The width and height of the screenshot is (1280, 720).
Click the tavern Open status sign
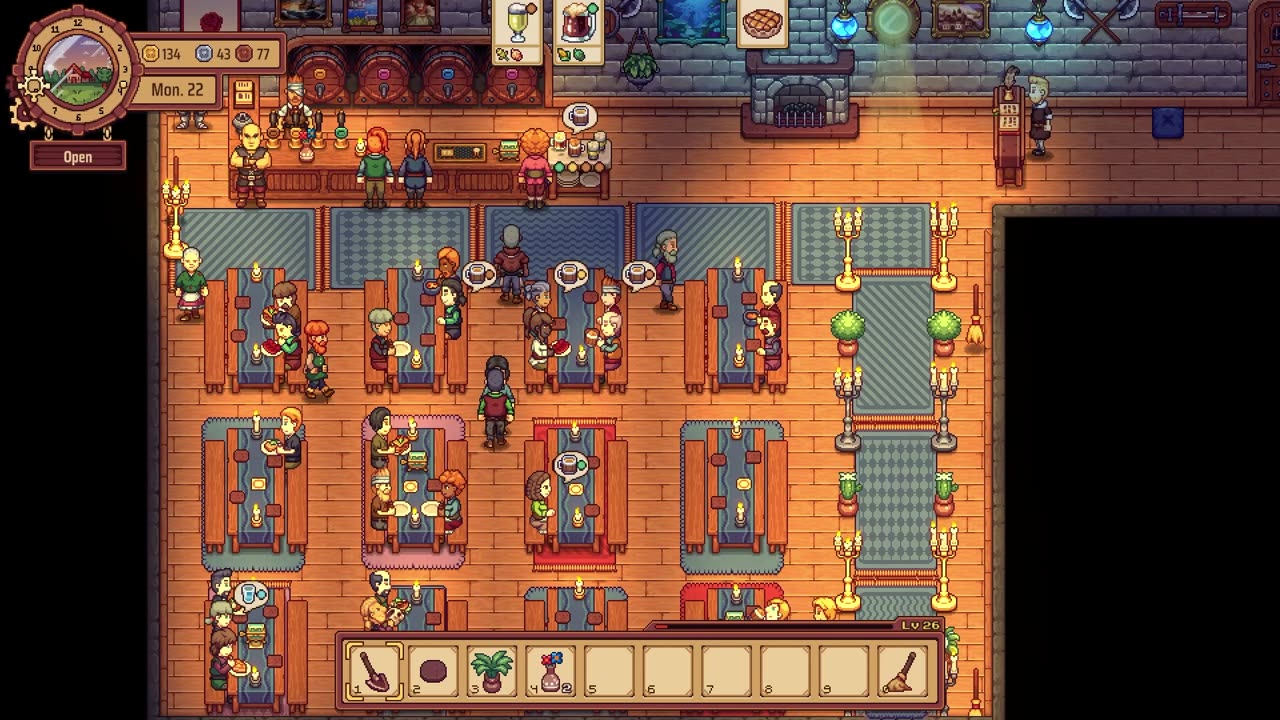pyautogui.click(x=78, y=157)
